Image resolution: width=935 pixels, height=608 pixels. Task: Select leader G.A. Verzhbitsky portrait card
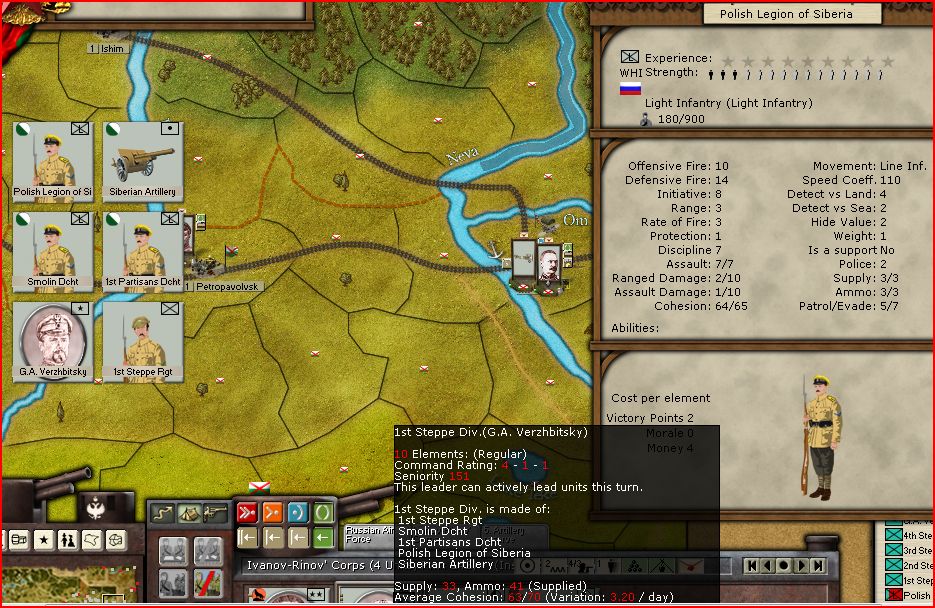tap(52, 341)
